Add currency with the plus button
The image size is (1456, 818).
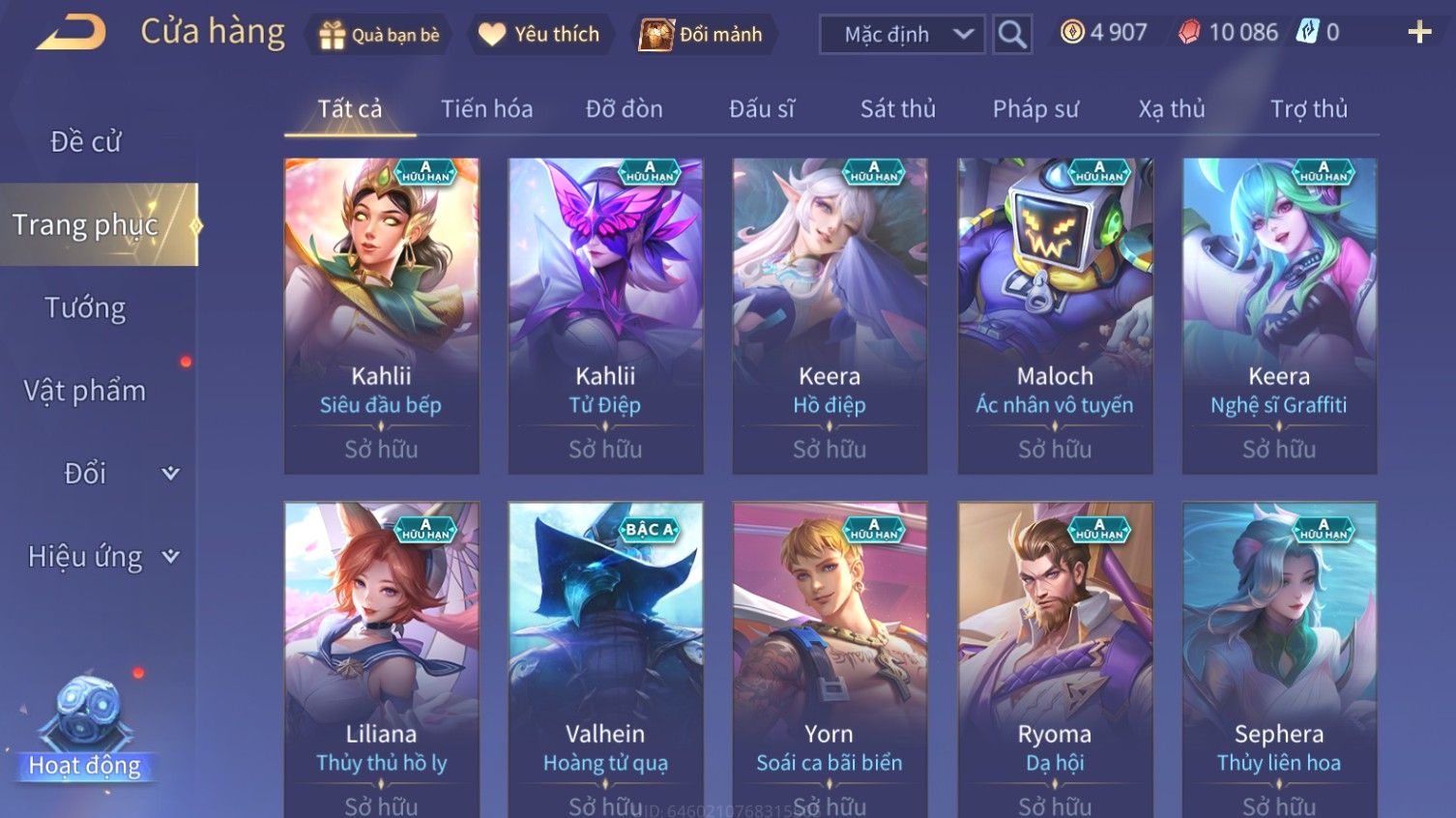pos(1419,33)
